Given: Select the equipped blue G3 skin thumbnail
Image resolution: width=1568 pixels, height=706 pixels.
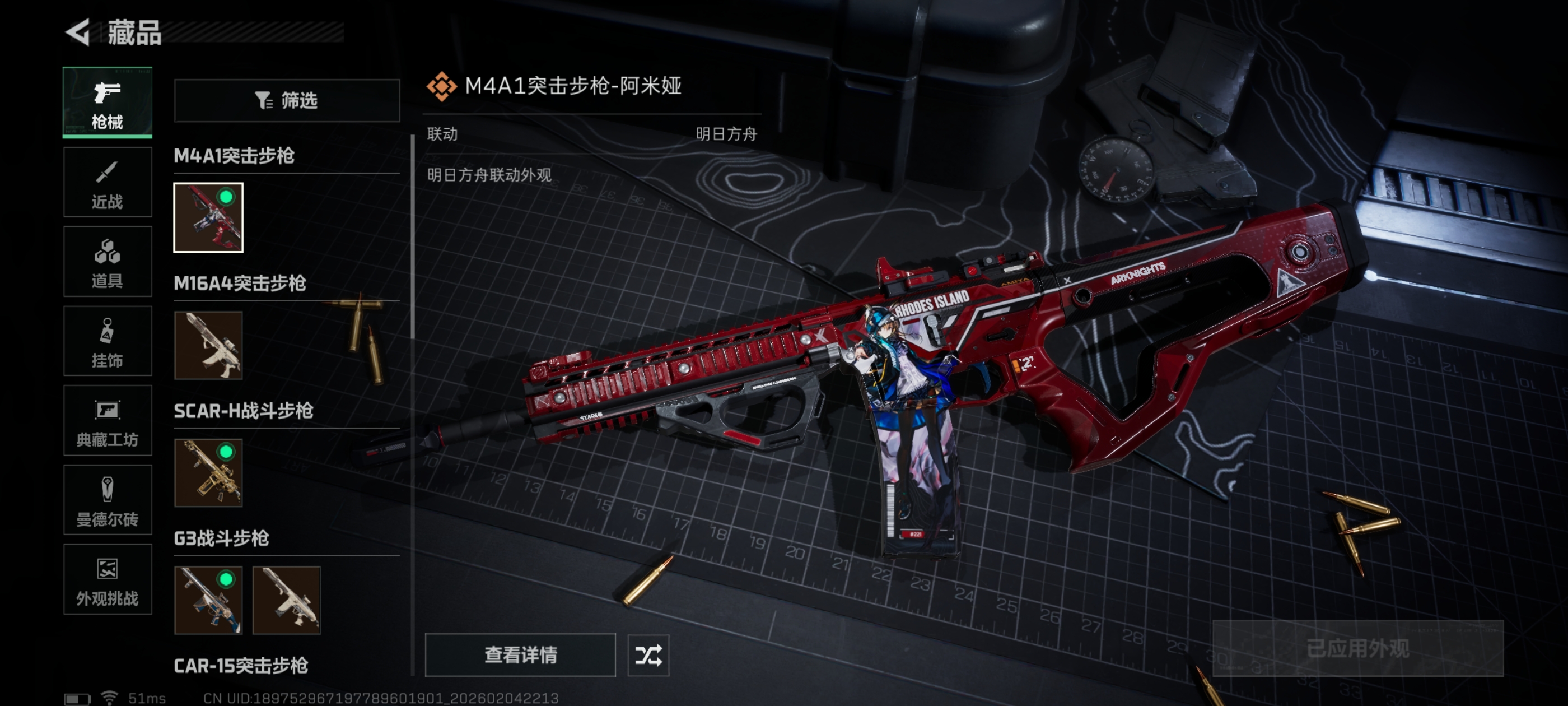Looking at the screenshot, I should [208, 600].
